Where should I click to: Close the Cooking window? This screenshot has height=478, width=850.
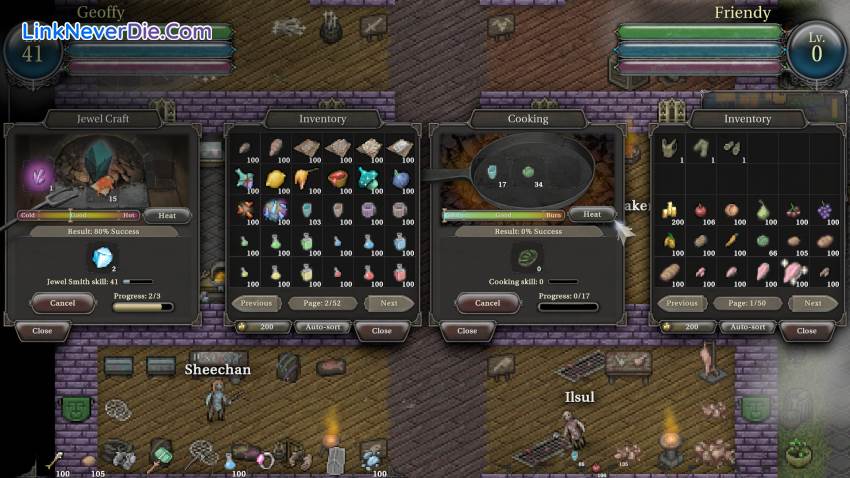tap(467, 330)
